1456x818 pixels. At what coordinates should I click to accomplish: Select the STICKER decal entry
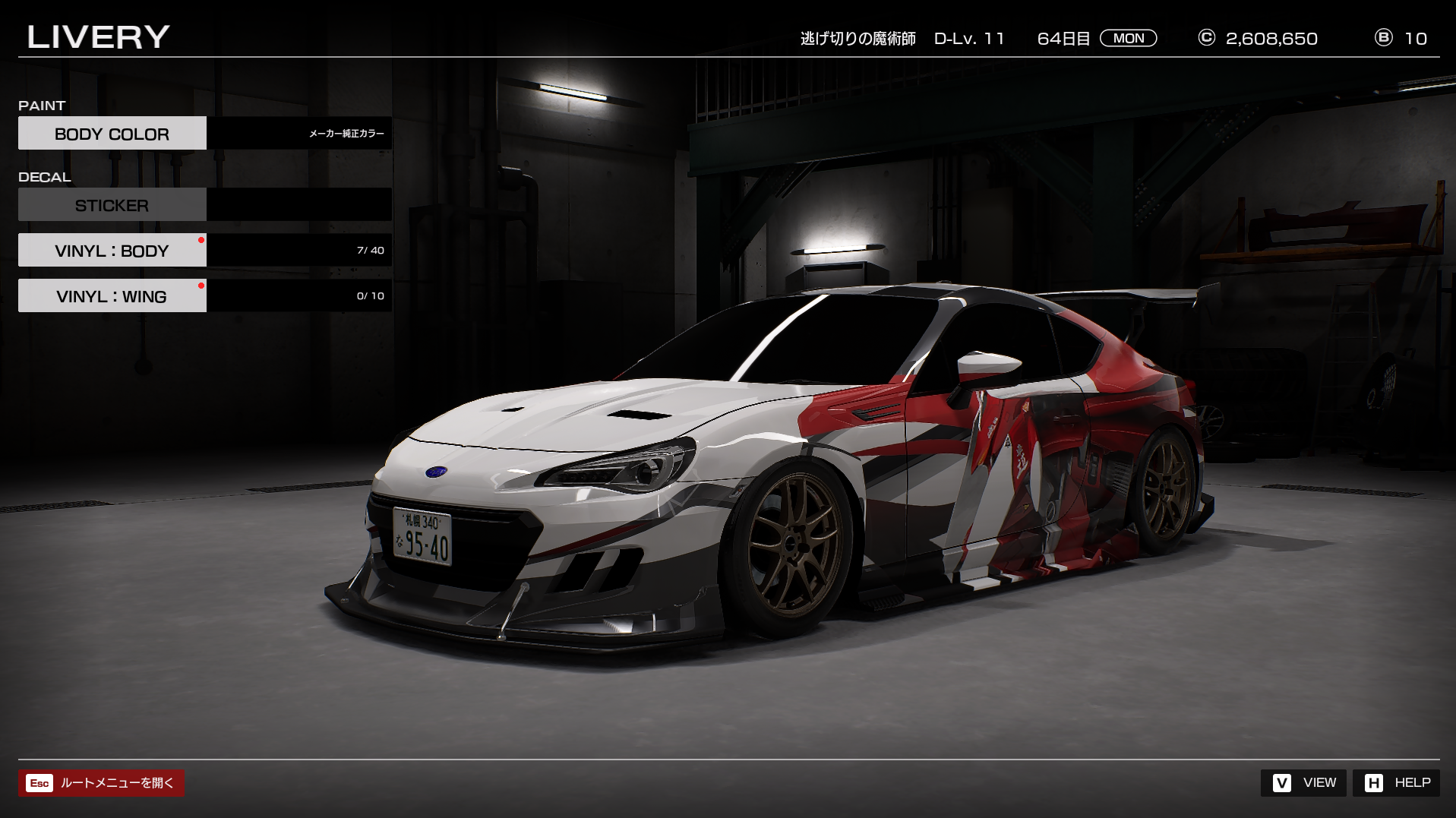coord(112,205)
